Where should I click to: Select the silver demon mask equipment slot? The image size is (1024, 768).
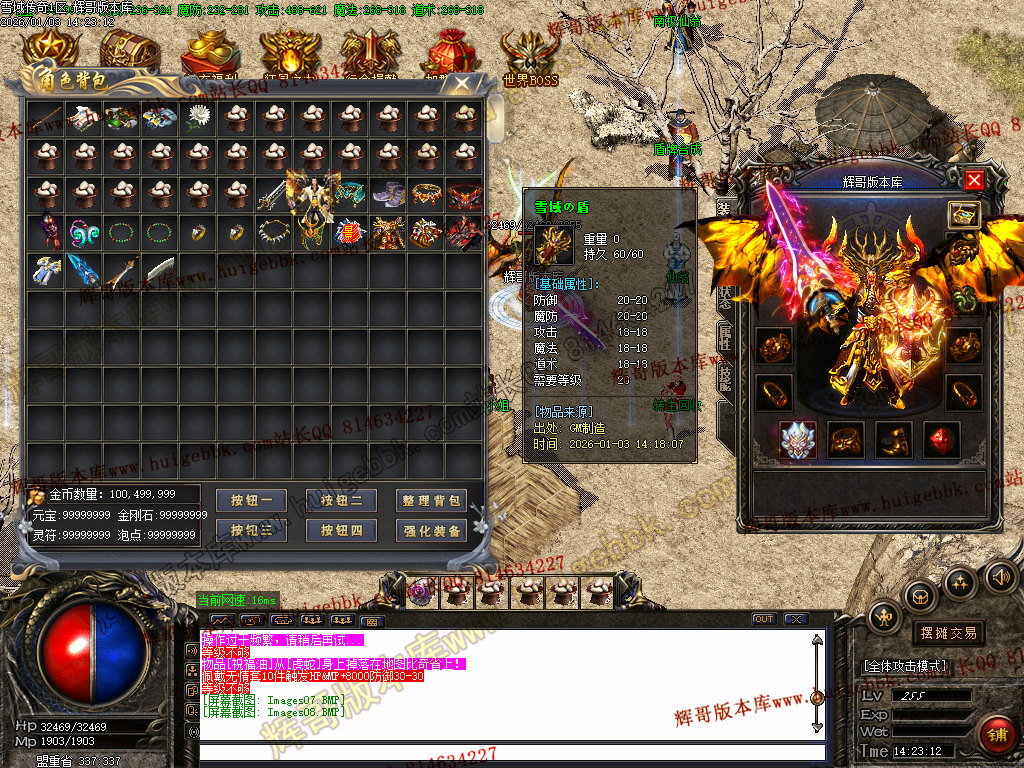798,440
